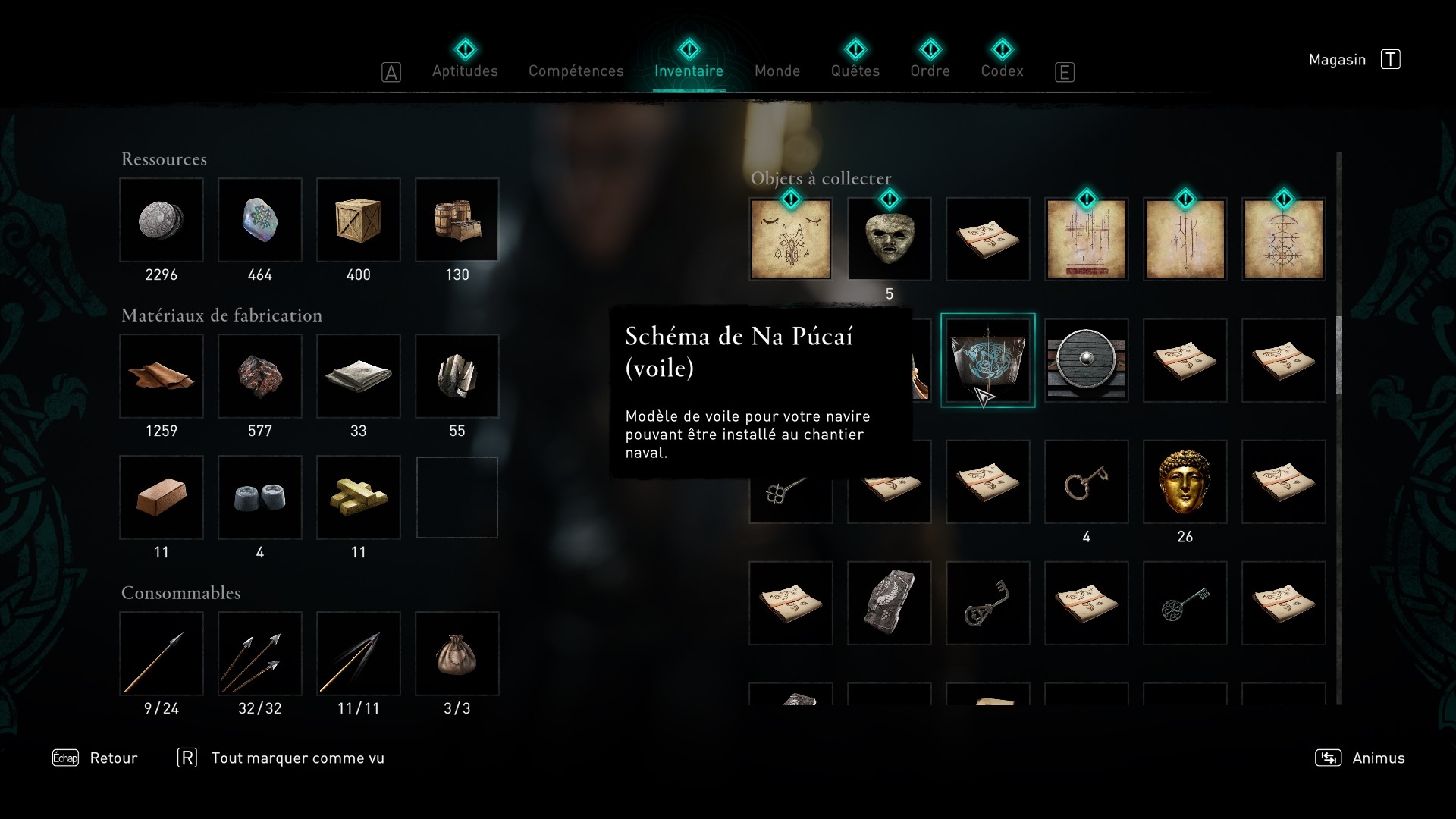Select the Na Púcaí sail scheme slot

coord(987,361)
